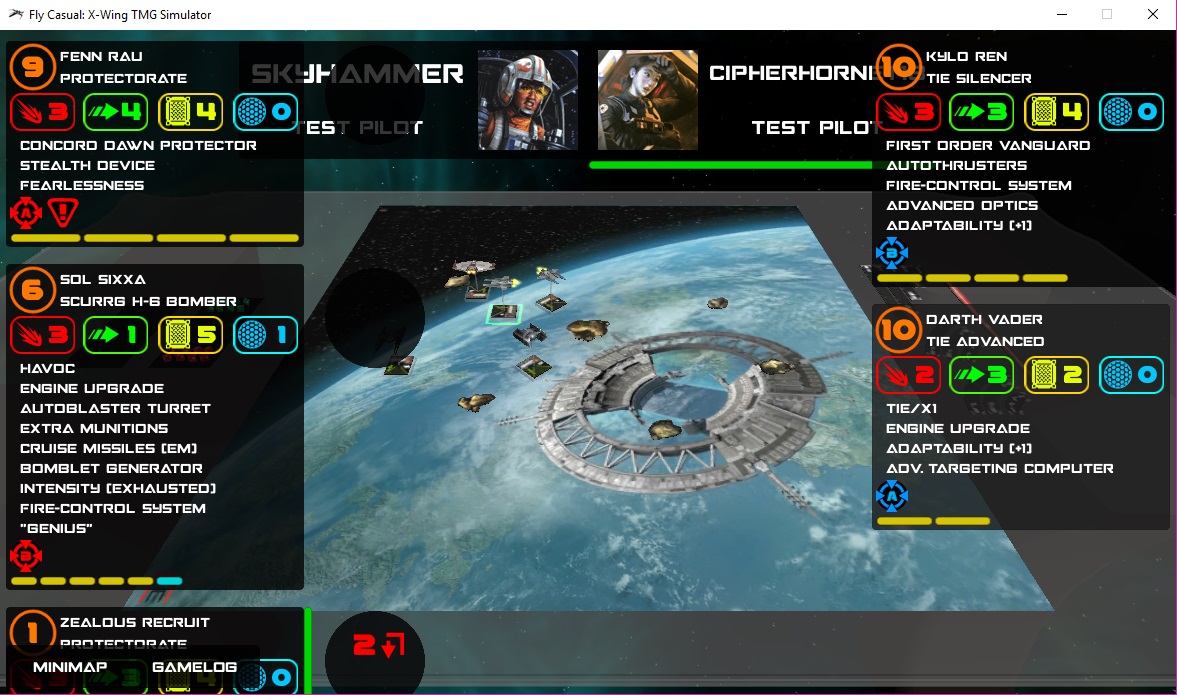Screen dimensions: 1177x695
Task: Select Sol Sixxa's Bomblet Generator upgrade
Action: point(111,468)
